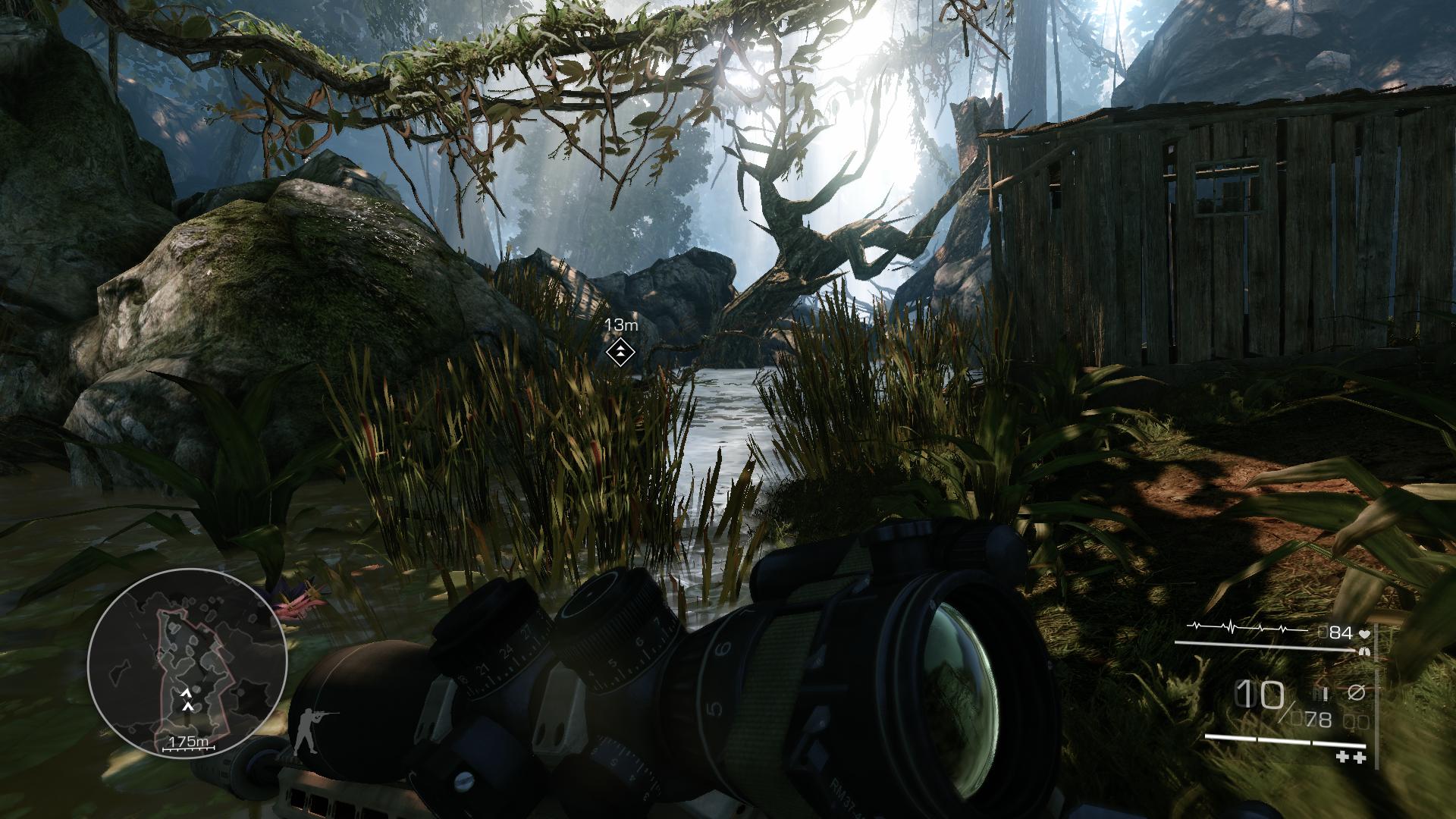1456x819 pixels.
Task: Select the 13m objective waypoint marker
Action: [620, 351]
